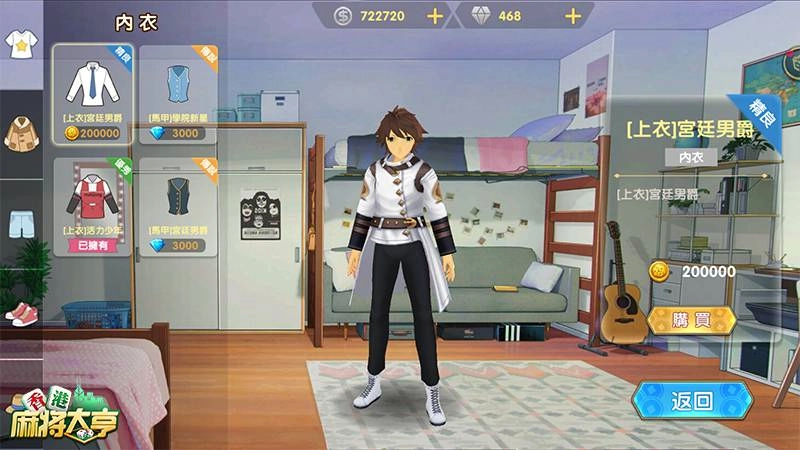The height and width of the screenshot is (450, 800).
Task: Open the tan jacket category tab
Action: click(19, 131)
